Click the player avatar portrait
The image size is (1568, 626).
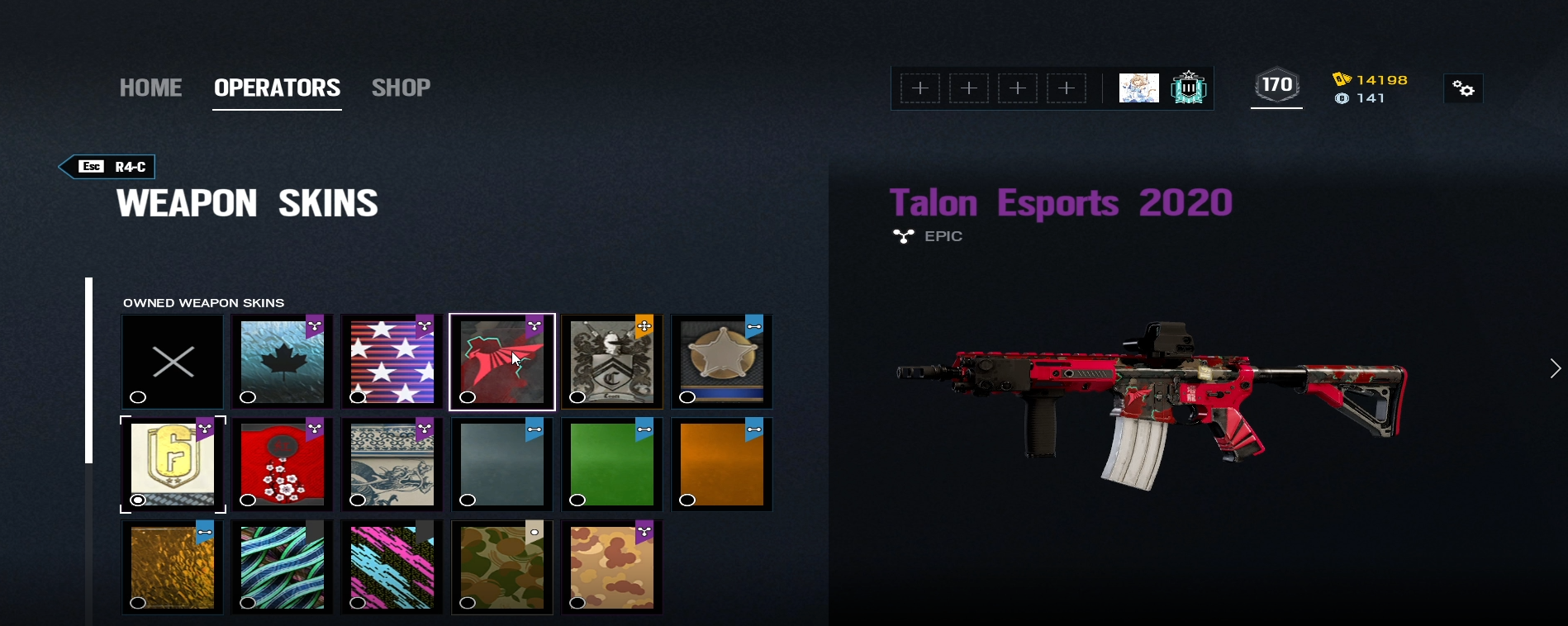pyautogui.click(x=1138, y=88)
